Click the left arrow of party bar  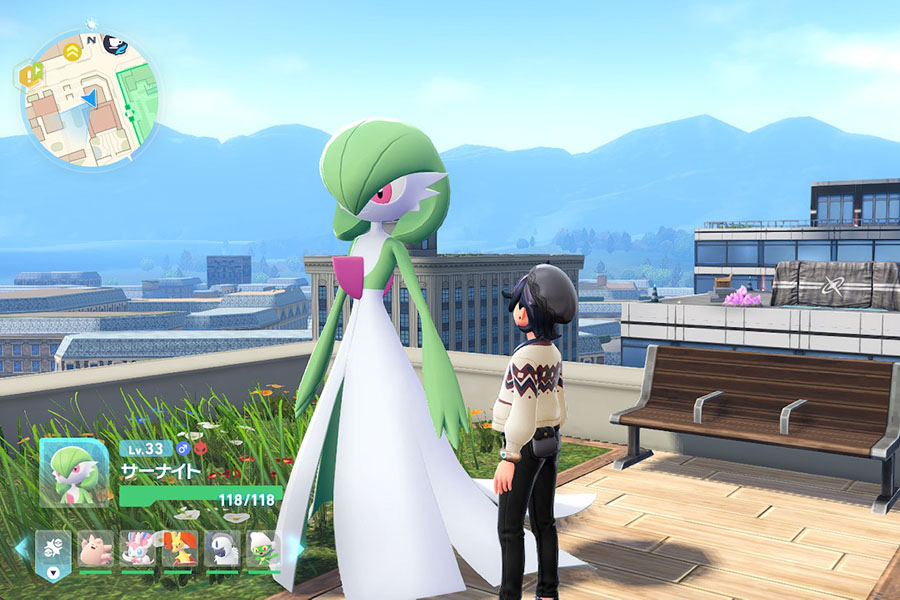[x=21, y=548]
